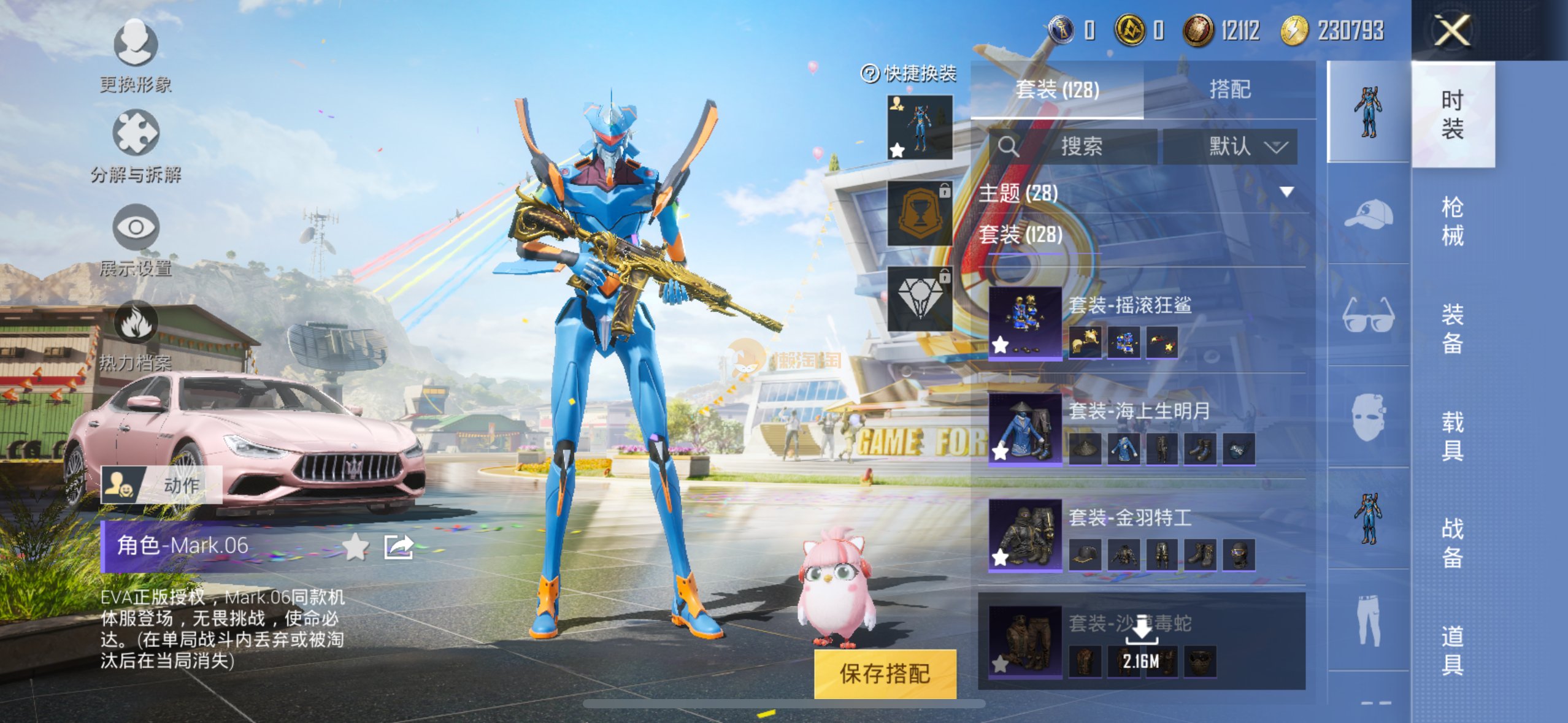The width and height of the screenshot is (1568, 723).
Task: Tap the 动作 emote button
Action: [161, 485]
